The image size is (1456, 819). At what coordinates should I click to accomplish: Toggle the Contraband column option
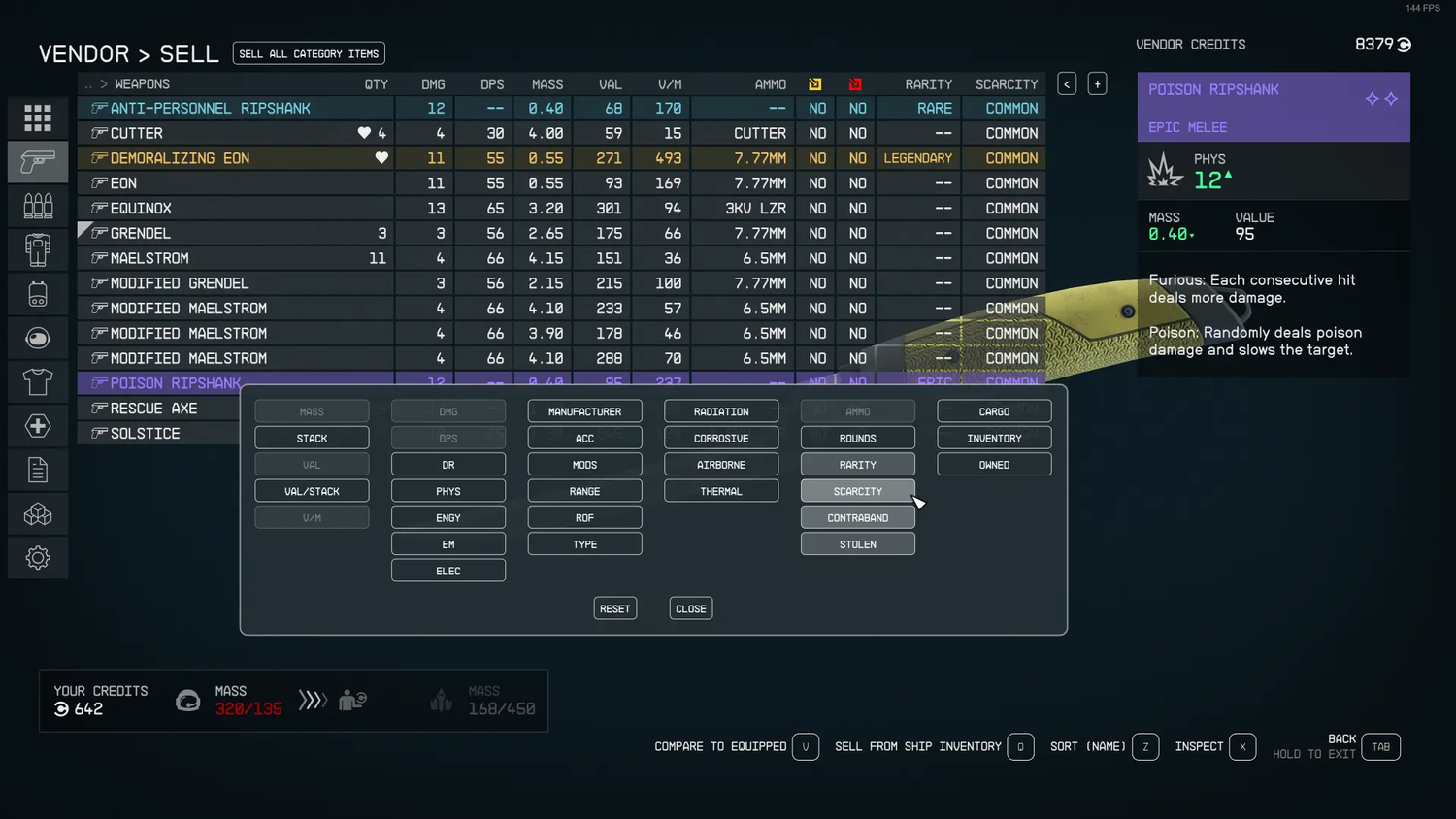tap(857, 518)
